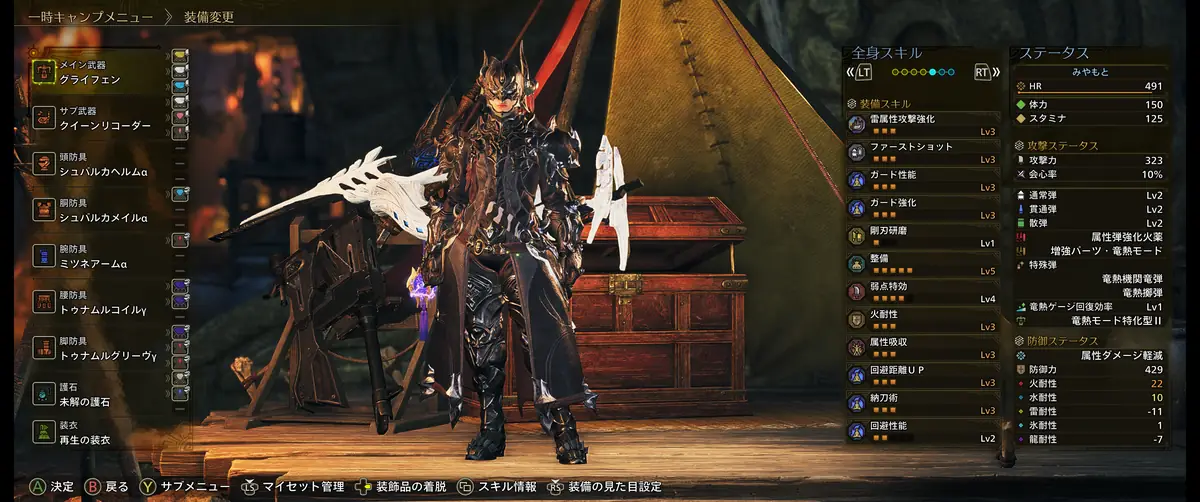Select the 回避性能 skill row
Image resolution: width=1200 pixels, height=502 pixels.
[922, 432]
